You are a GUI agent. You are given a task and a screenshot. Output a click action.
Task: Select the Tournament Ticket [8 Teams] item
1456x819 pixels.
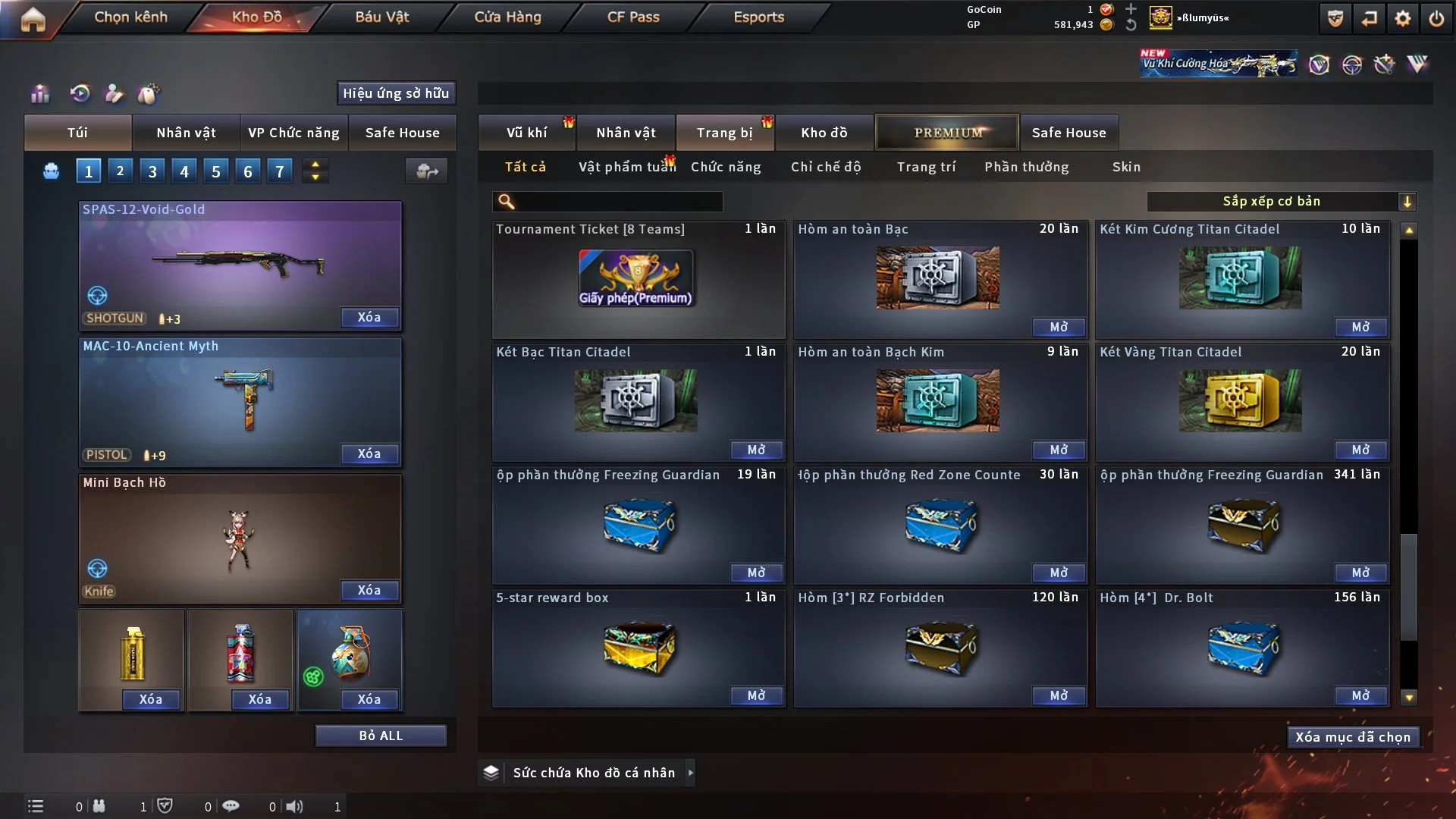pyautogui.click(x=638, y=278)
